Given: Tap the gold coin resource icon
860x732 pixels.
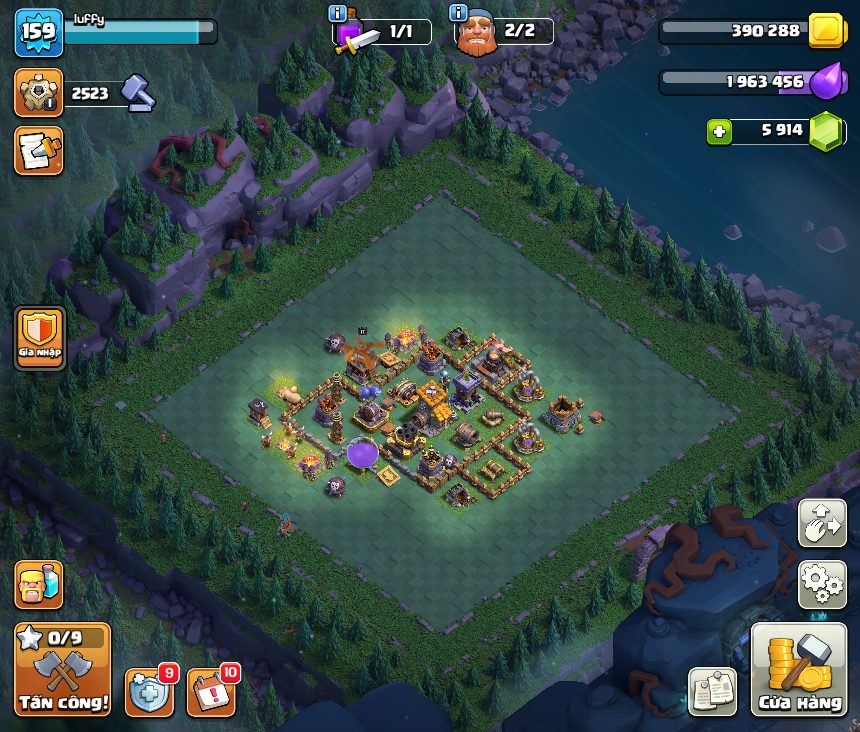Looking at the screenshot, I should click(827, 30).
